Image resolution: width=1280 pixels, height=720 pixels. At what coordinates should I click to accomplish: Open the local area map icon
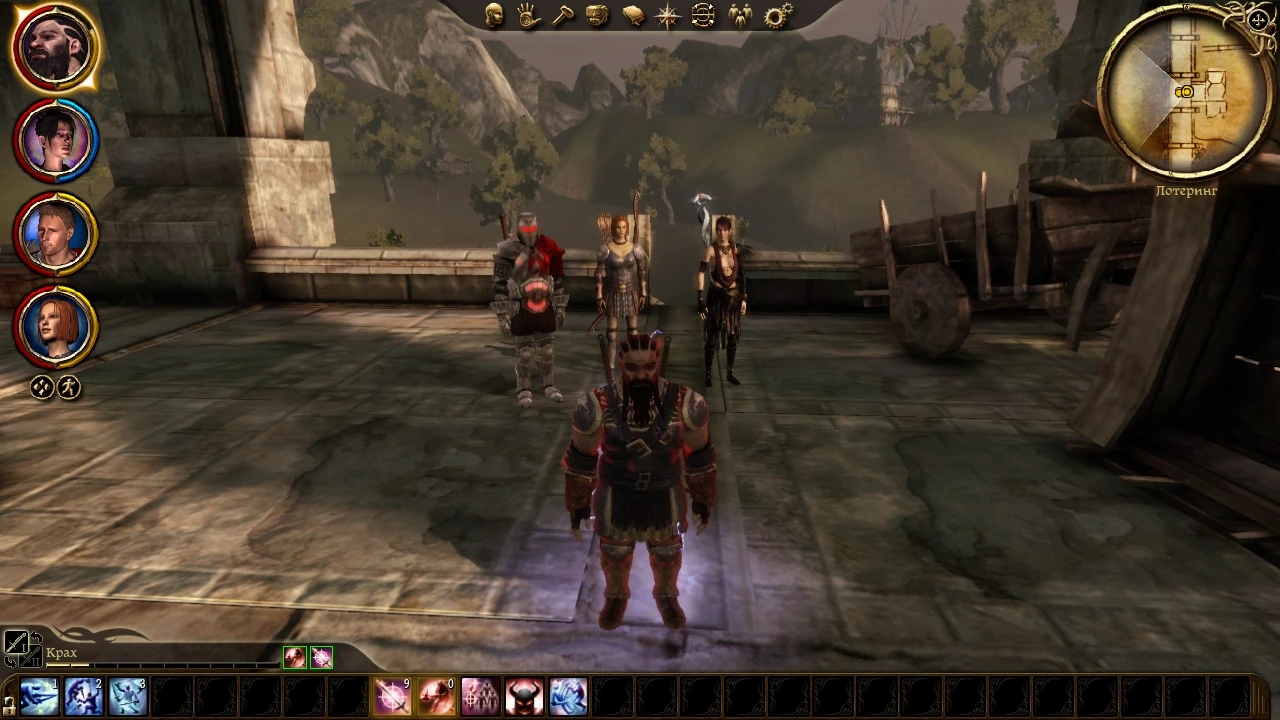click(x=702, y=13)
